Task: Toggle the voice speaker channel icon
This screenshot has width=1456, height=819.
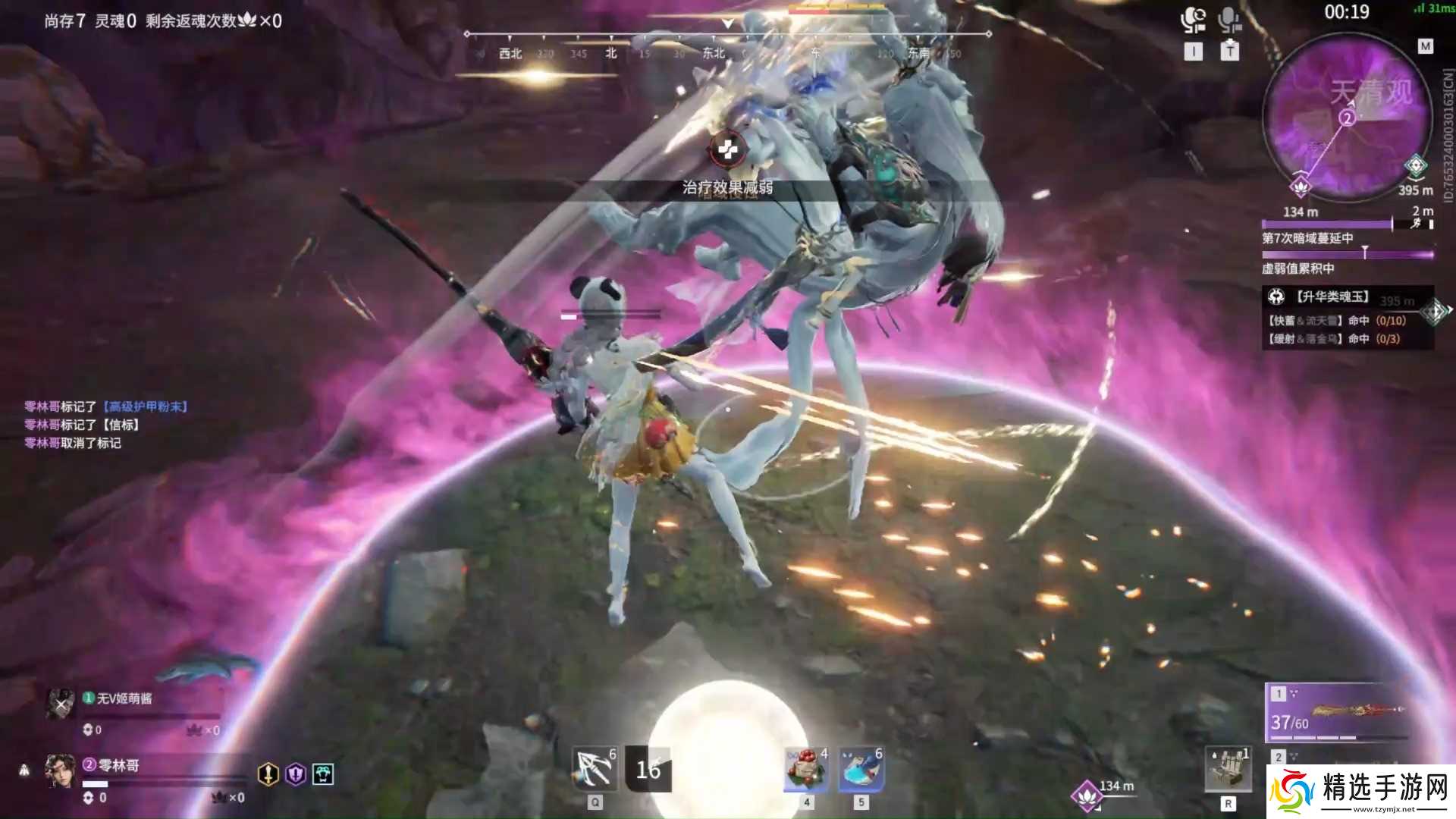Action: point(1193,20)
